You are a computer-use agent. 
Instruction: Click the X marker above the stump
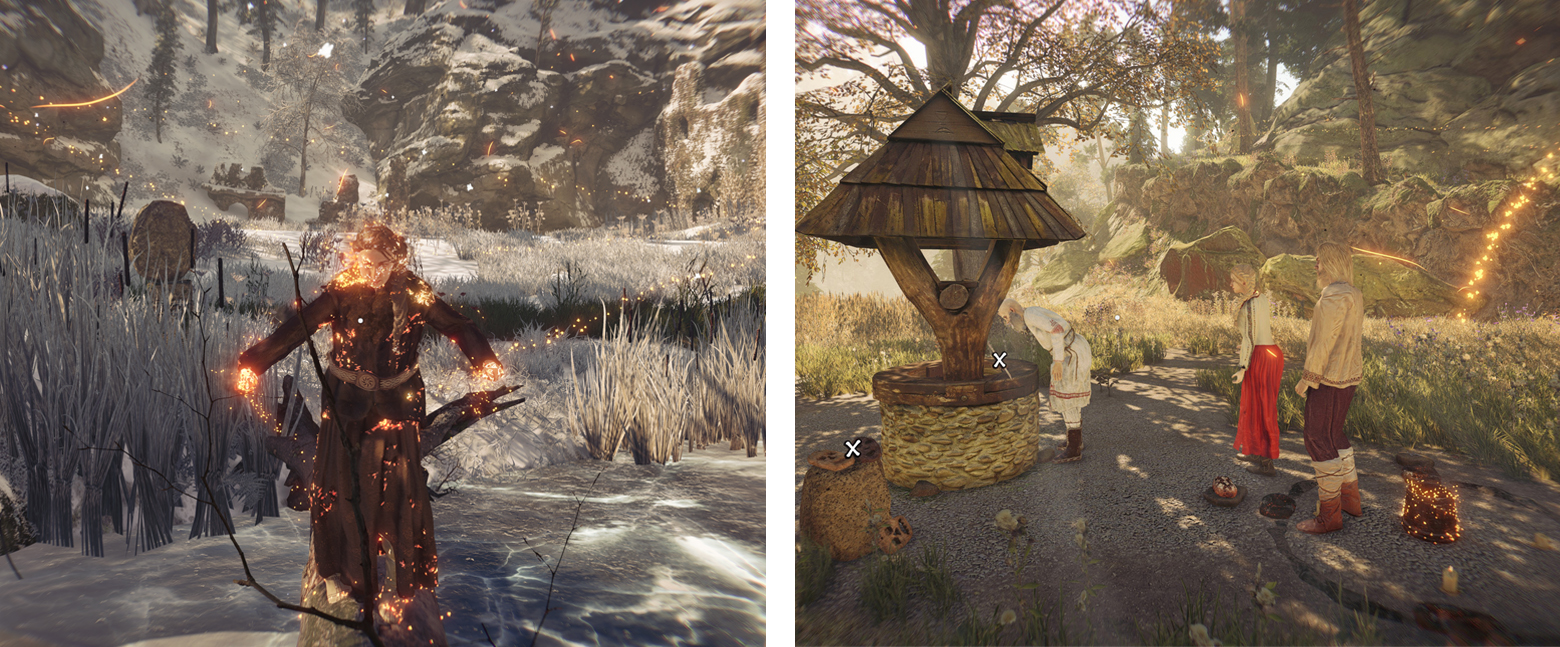tap(852, 449)
